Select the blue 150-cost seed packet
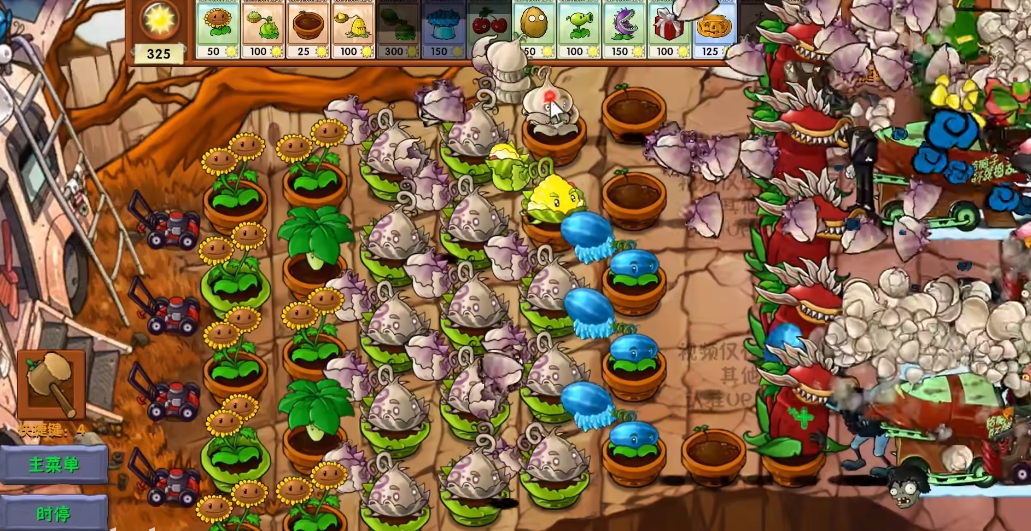 point(443,29)
